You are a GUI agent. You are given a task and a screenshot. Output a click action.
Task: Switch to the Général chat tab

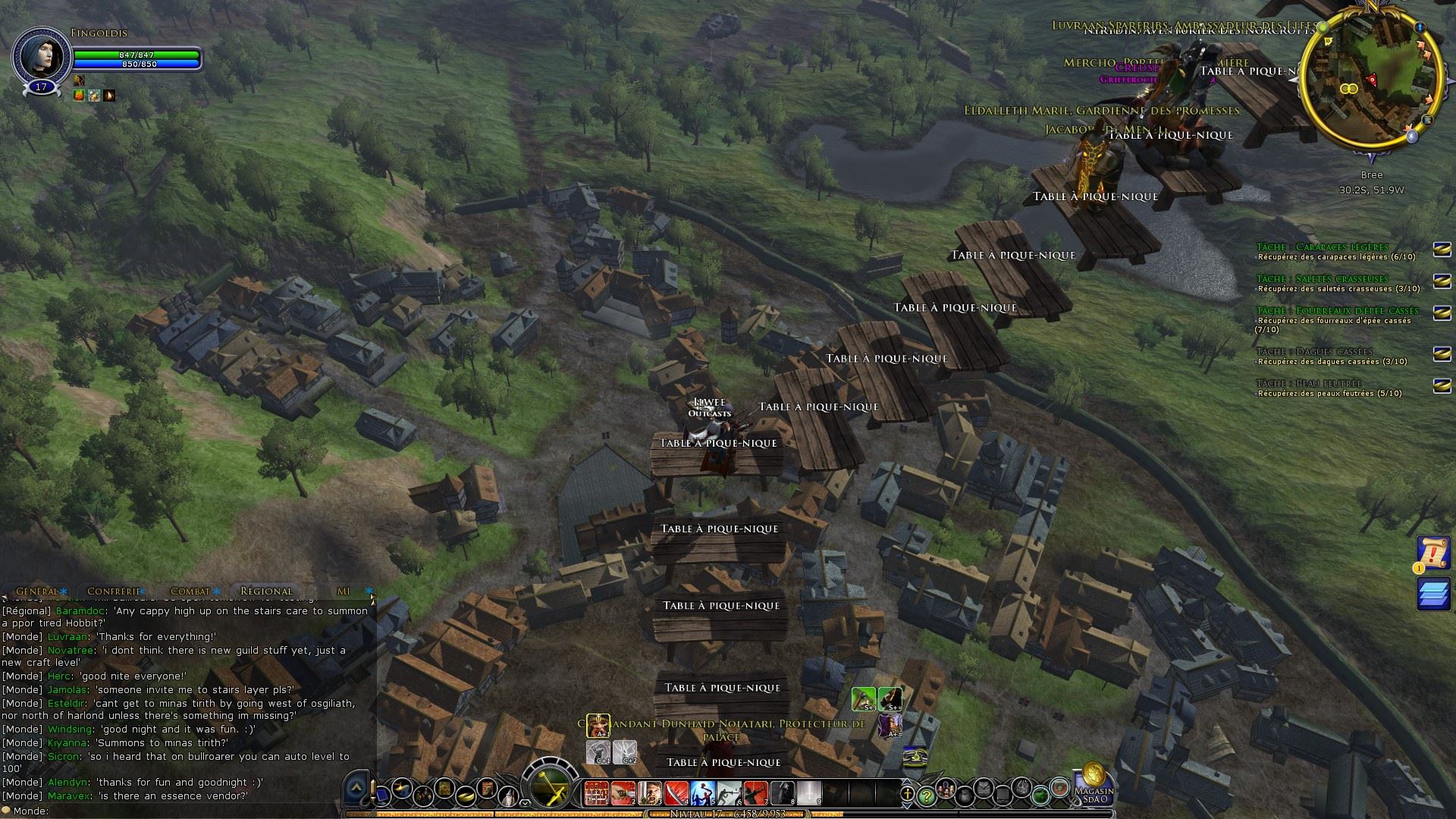(x=37, y=591)
